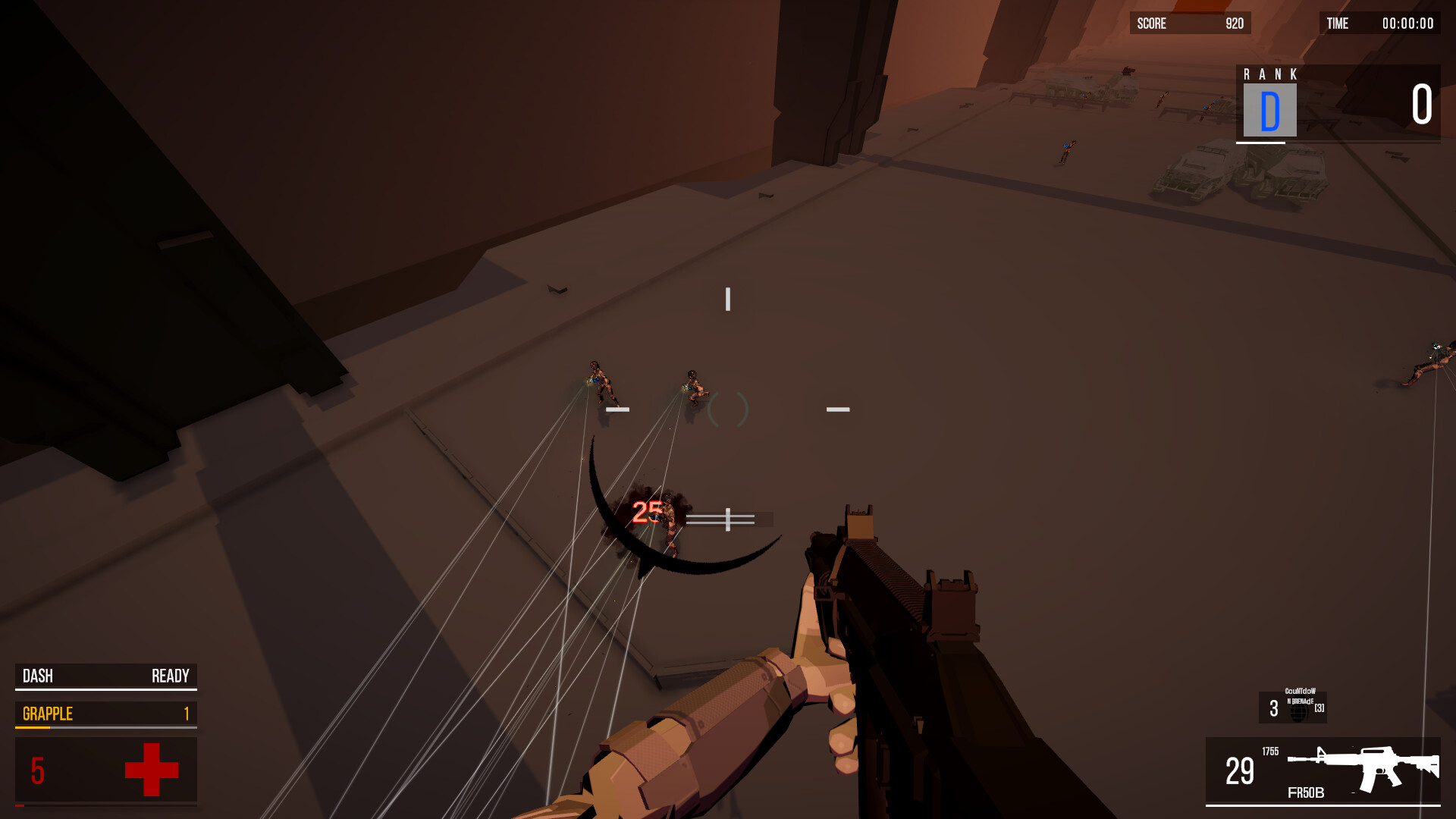The image size is (1456, 819).
Task: Click the red 25 damage number on the enemy
Action: point(645,512)
